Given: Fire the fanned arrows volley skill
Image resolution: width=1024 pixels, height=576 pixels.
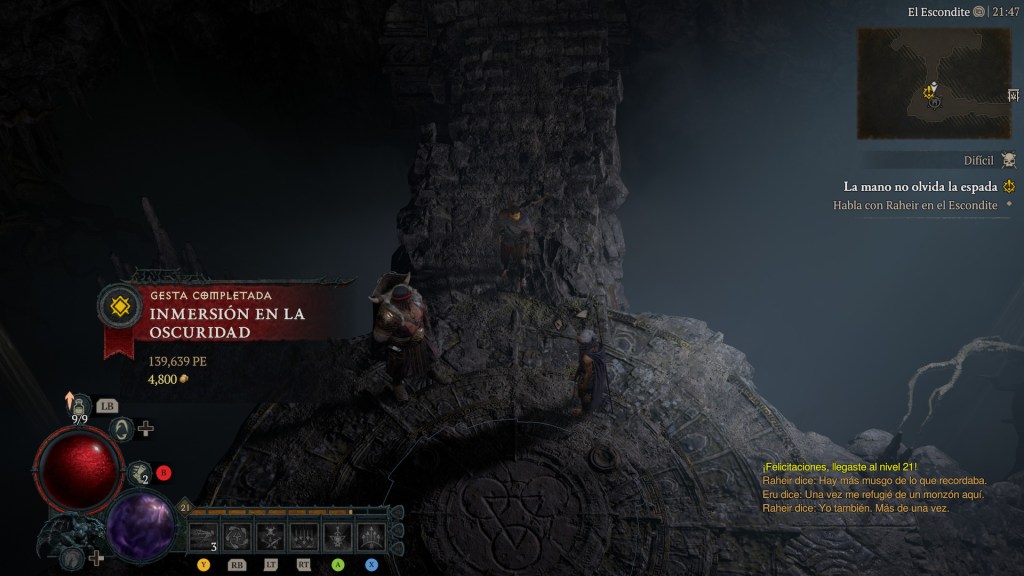Looking at the screenshot, I should click(371, 536).
